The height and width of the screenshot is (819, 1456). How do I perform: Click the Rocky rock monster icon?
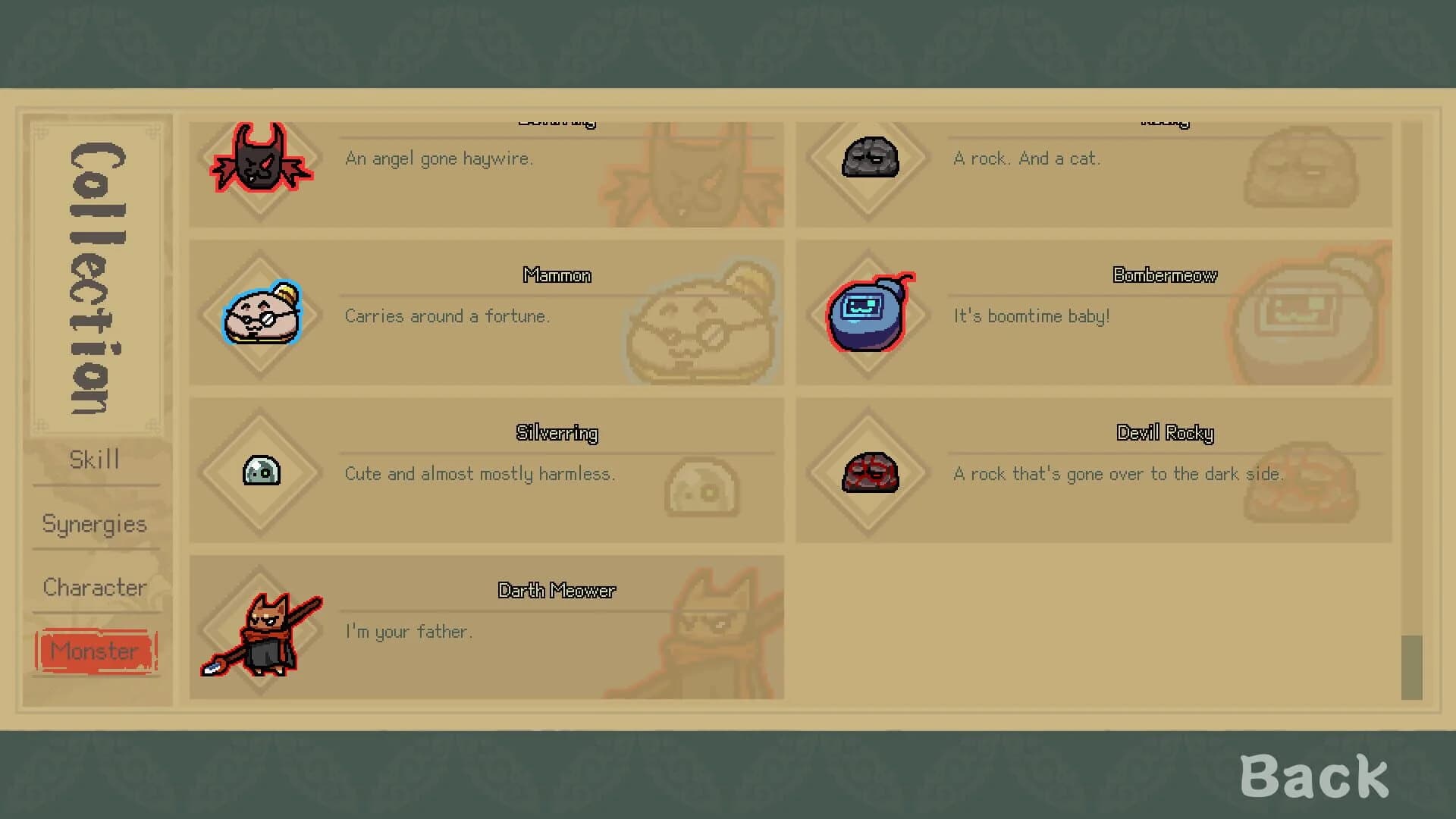pos(869,159)
